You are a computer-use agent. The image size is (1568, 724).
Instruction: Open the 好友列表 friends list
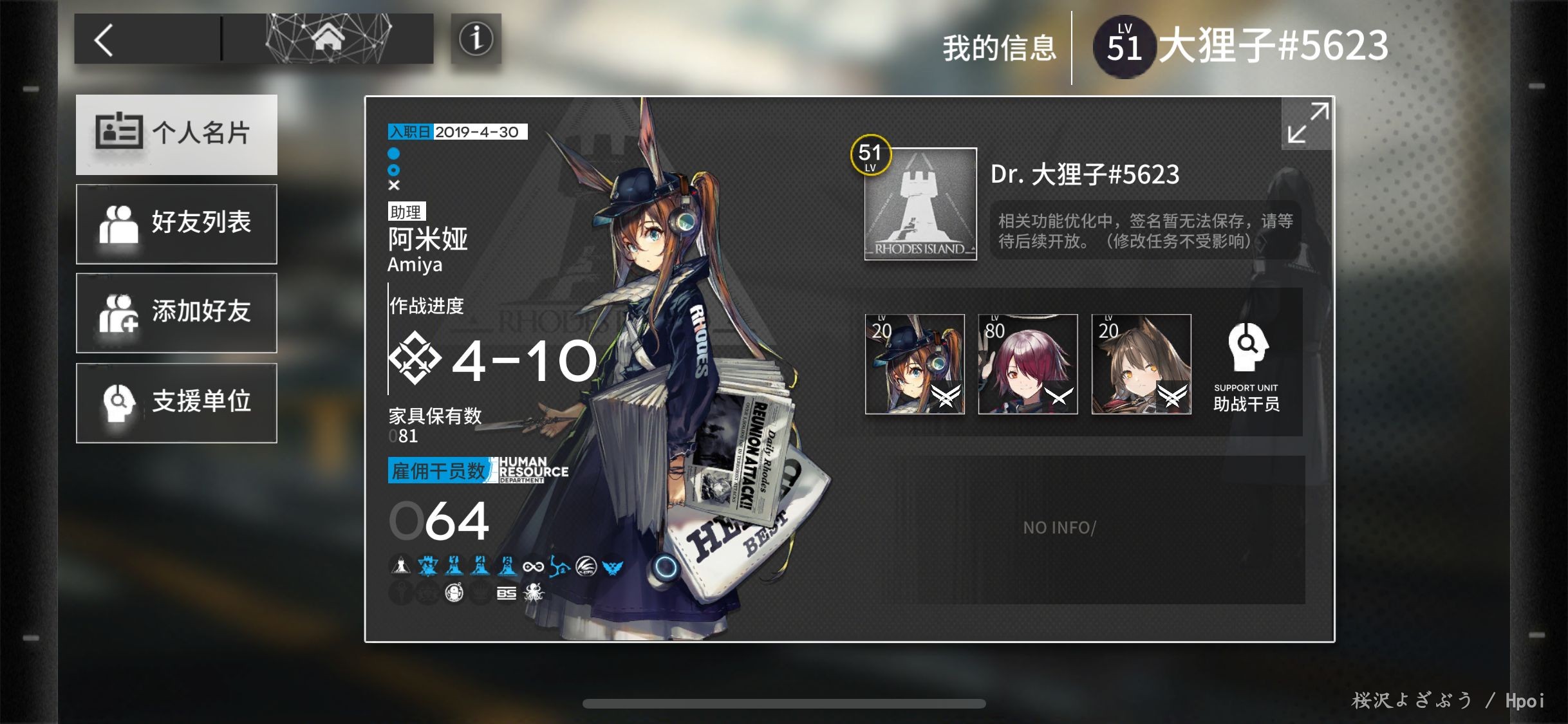coord(176,224)
